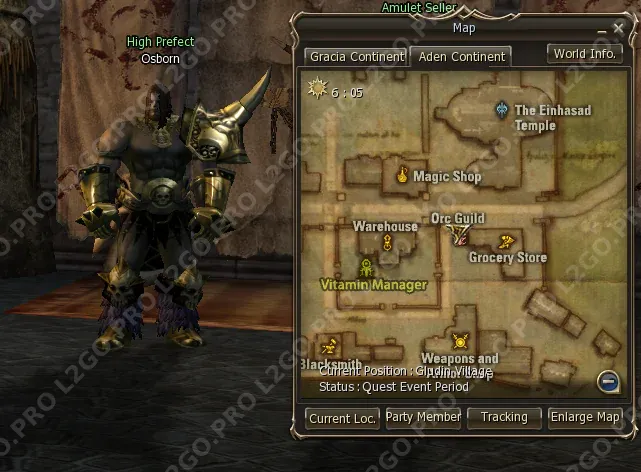Activate the Tracking button

click(x=503, y=417)
